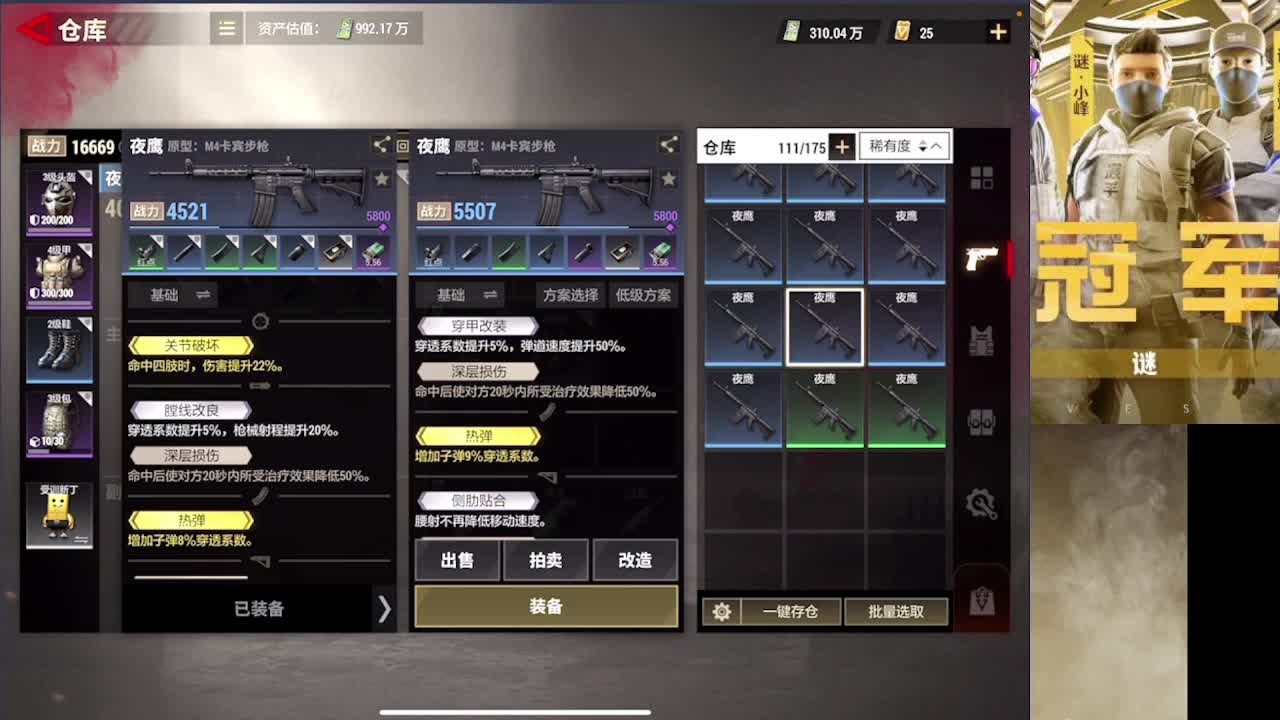Click the share icon on the right 夜鹰 card
1280x720 pixels.
pos(668,144)
